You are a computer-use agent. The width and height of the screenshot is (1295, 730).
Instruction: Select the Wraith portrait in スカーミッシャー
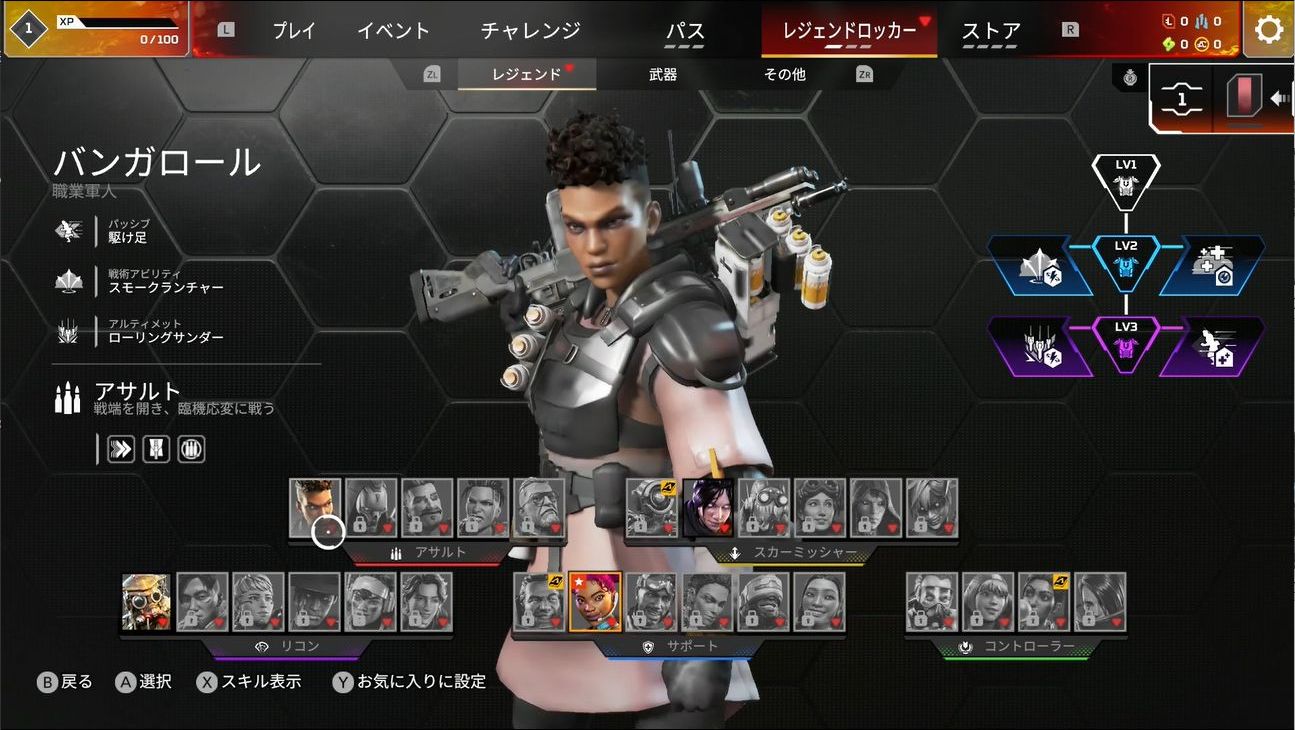coord(708,508)
